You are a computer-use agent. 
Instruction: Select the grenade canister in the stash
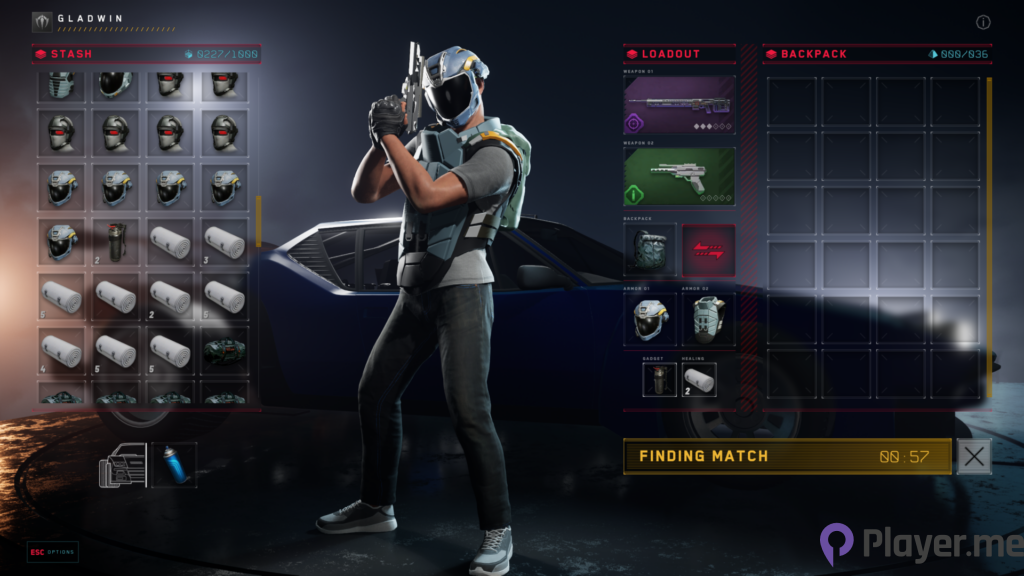pos(116,242)
